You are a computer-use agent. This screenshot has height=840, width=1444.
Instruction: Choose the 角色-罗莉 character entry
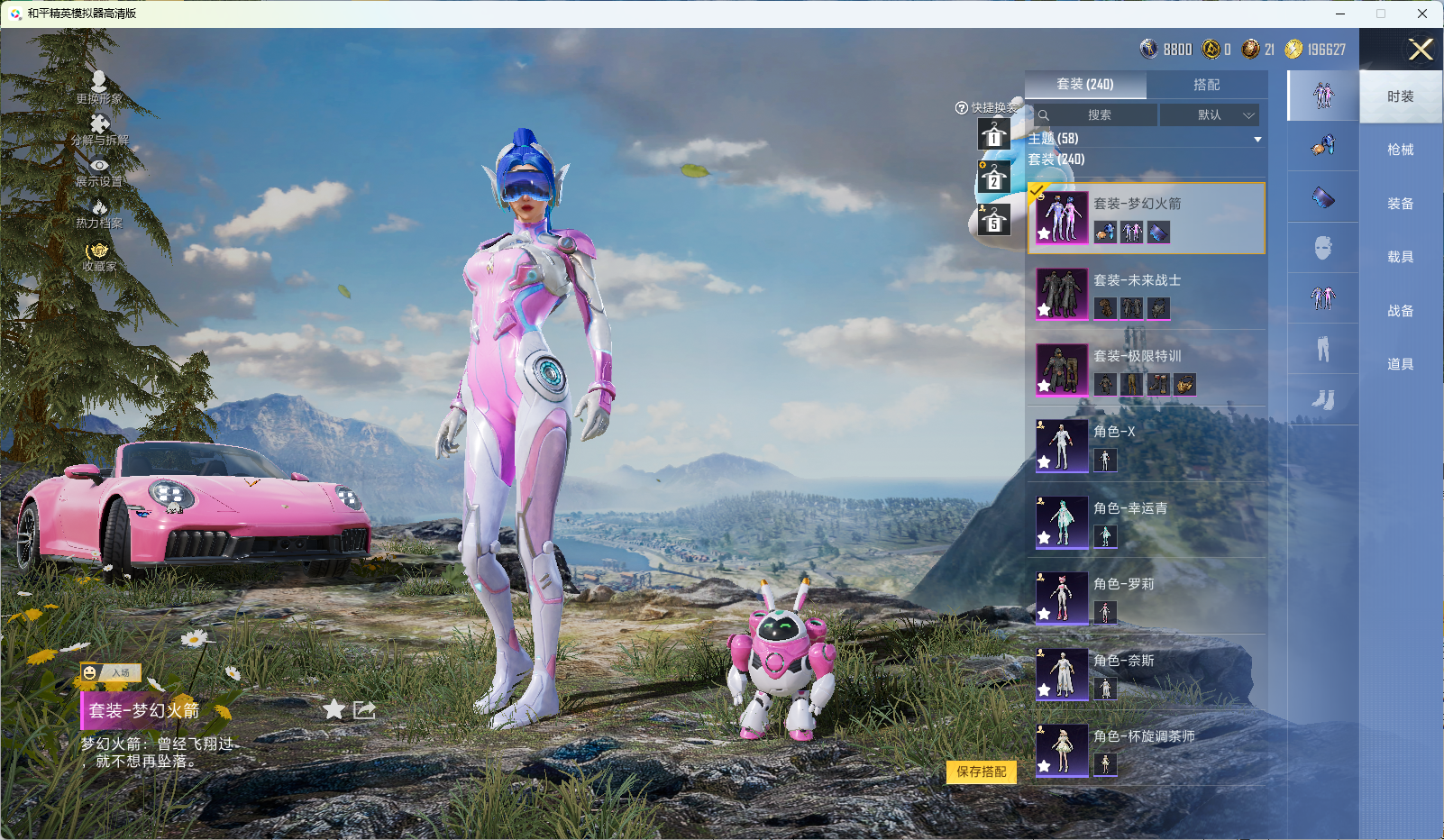coord(1146,598)
